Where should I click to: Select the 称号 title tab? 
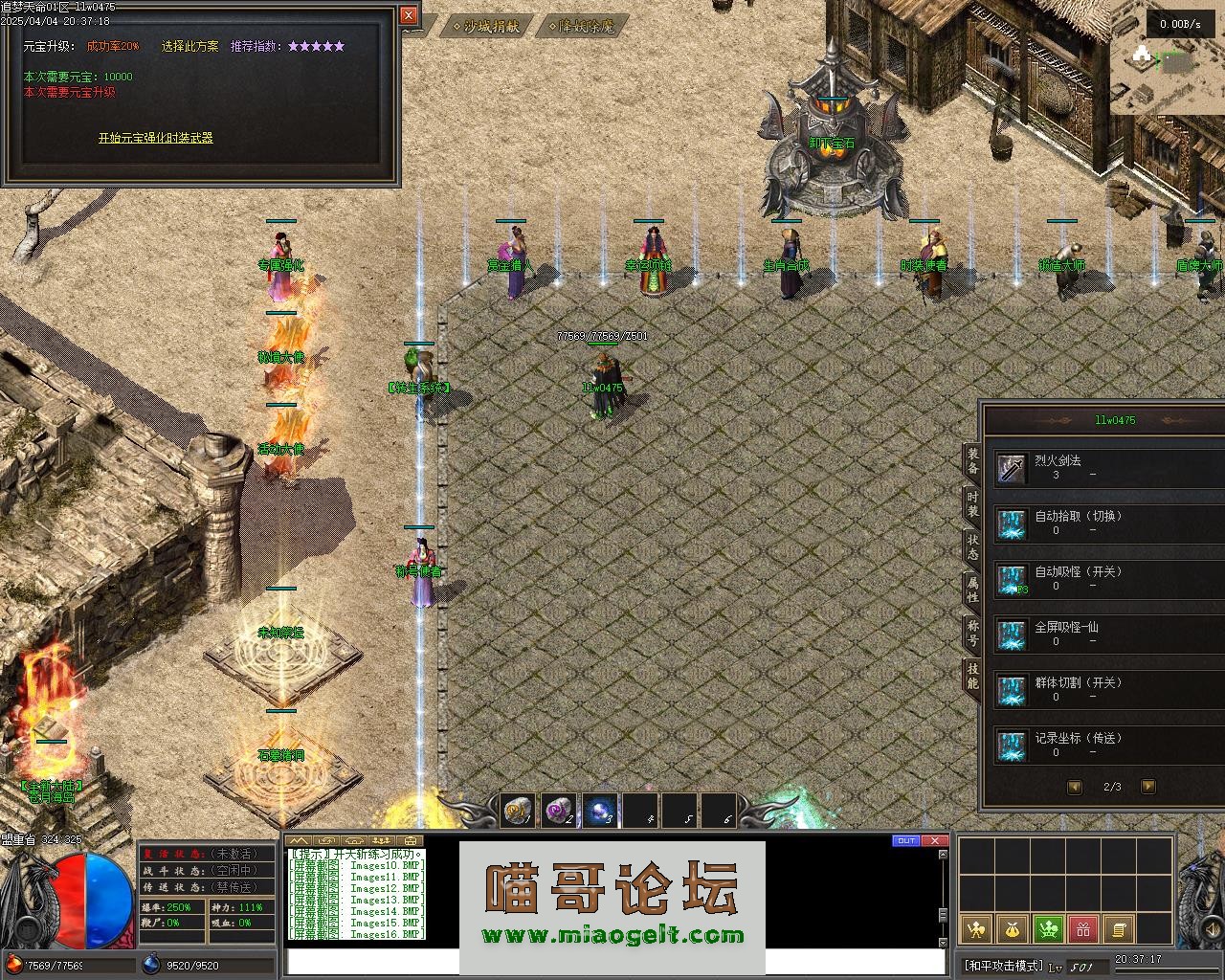coord(972,633)
